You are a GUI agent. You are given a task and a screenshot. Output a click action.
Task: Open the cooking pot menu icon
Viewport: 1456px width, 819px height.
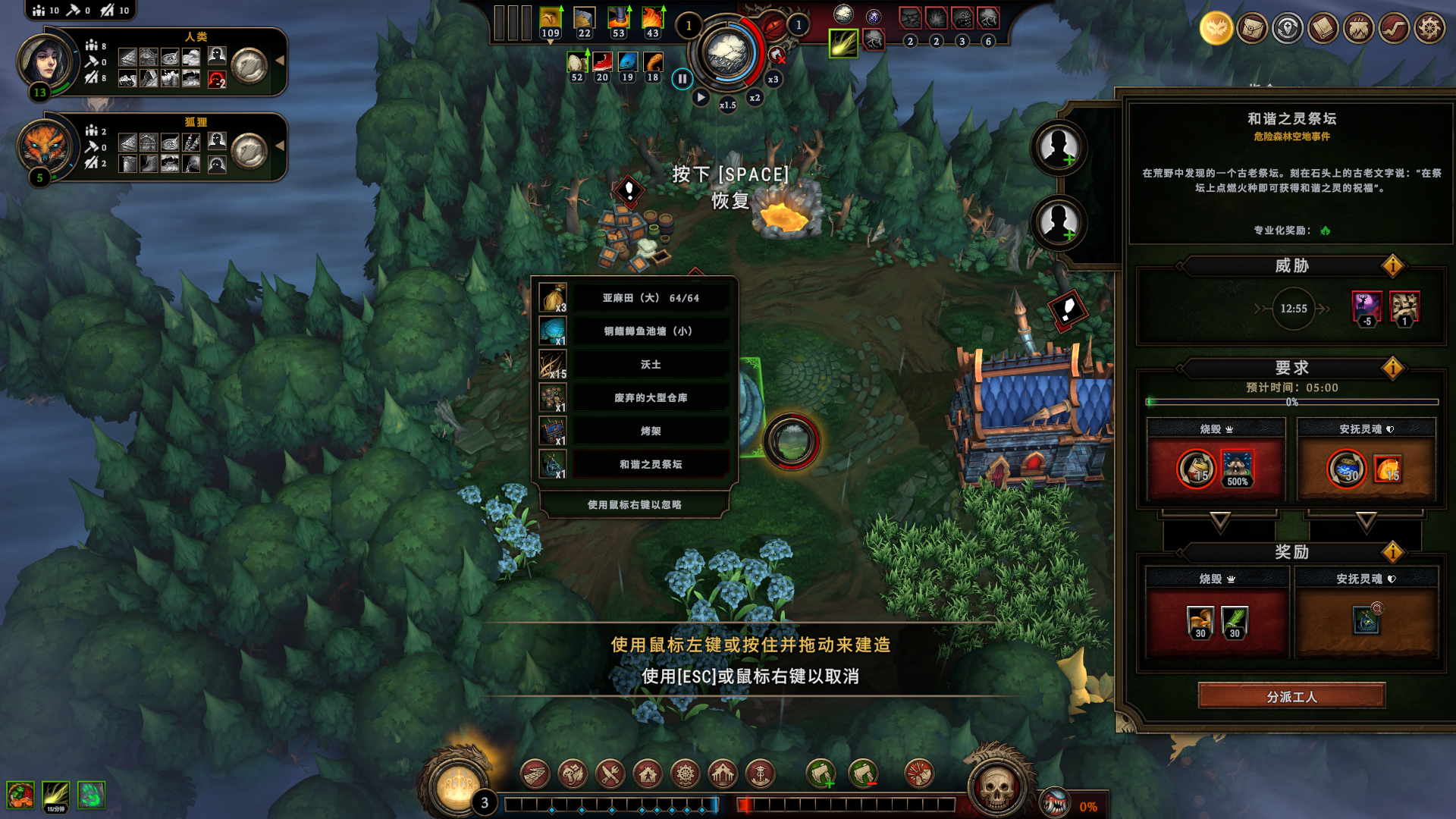[1358, 29]
